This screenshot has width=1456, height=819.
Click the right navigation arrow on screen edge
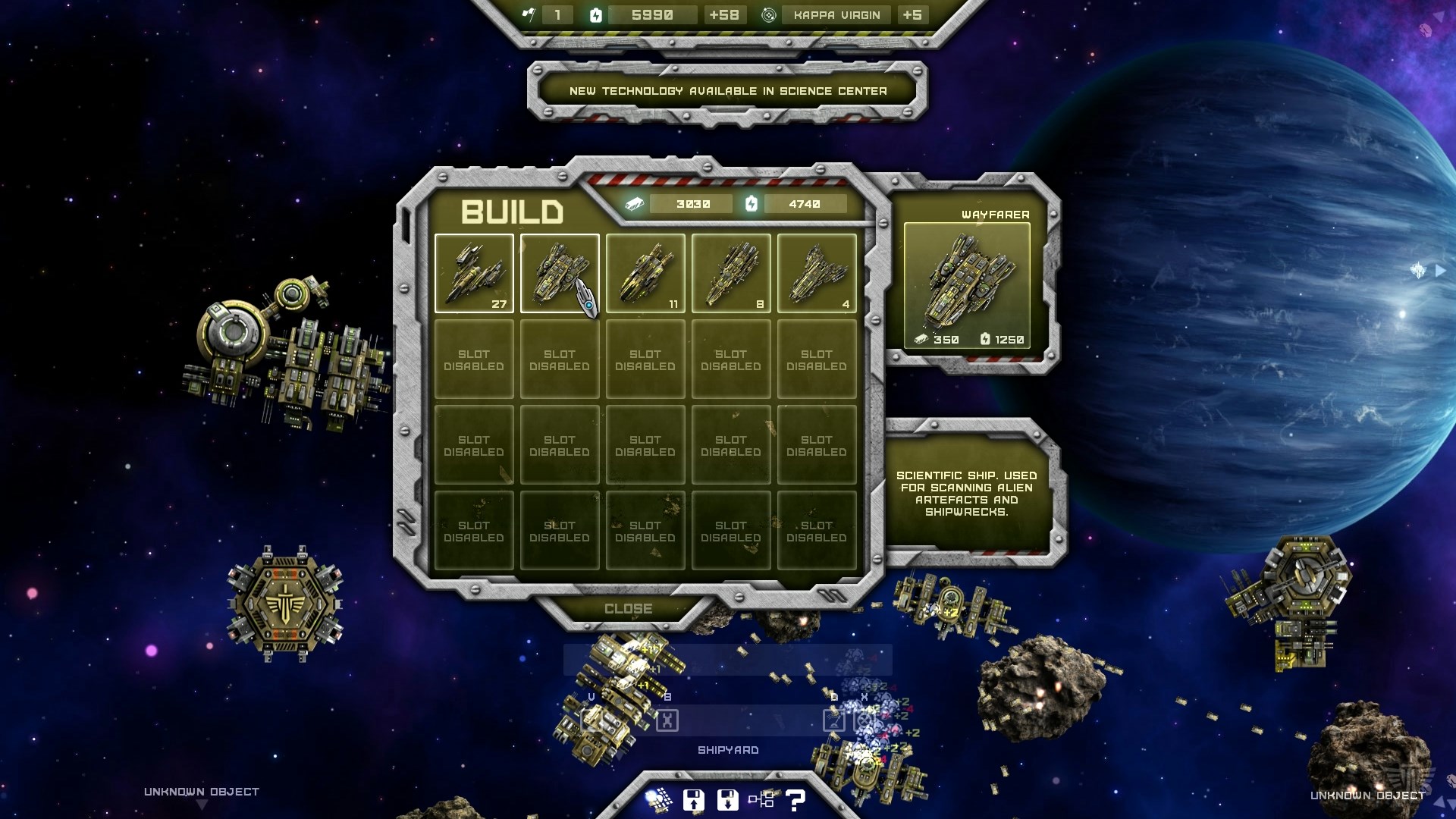pyautogui.click(x=1440, y=269)
